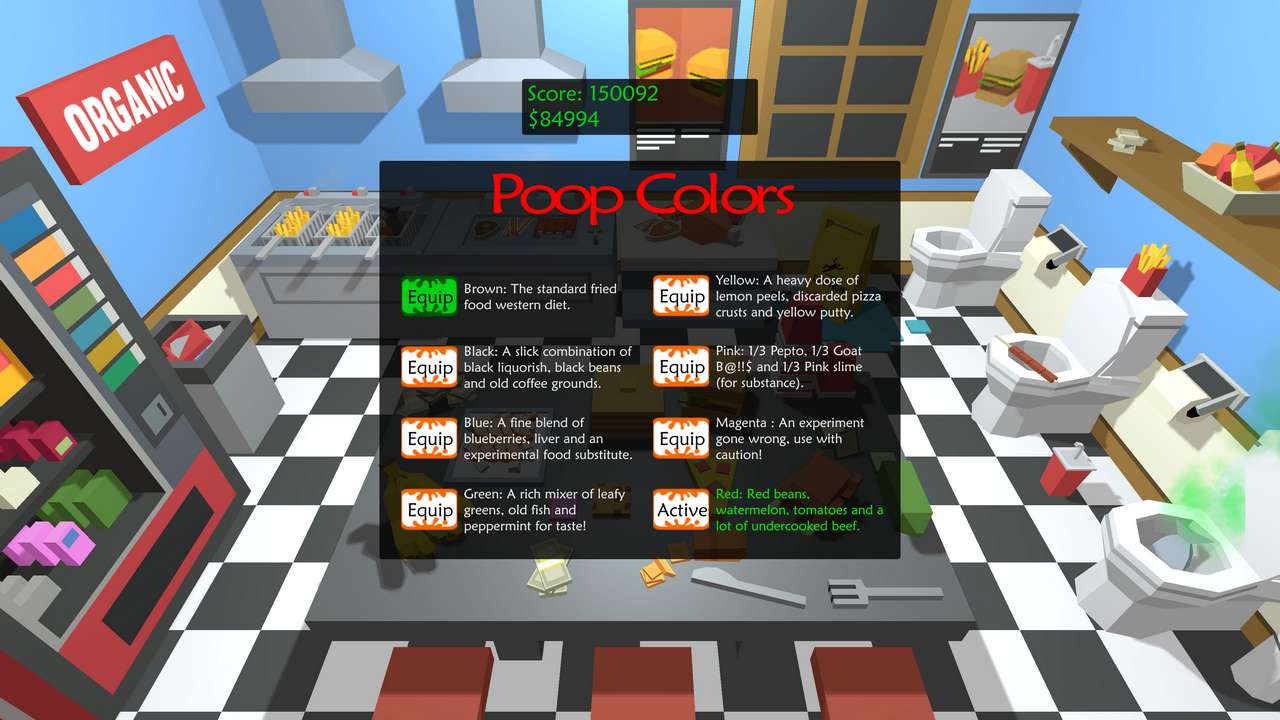The height and width of the screenshot is (720, 1280).
Task: Click the Poop Colors title header
Action: (640, 197)
